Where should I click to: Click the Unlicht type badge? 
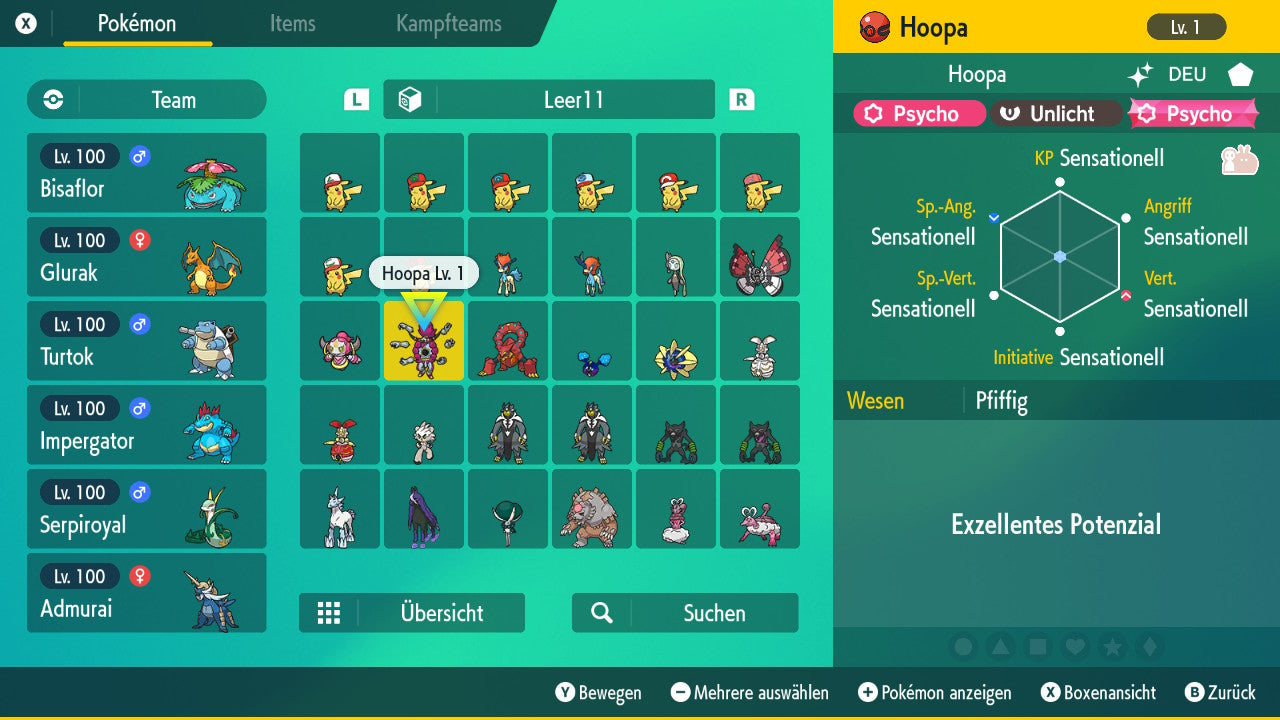coord(1056,113)
